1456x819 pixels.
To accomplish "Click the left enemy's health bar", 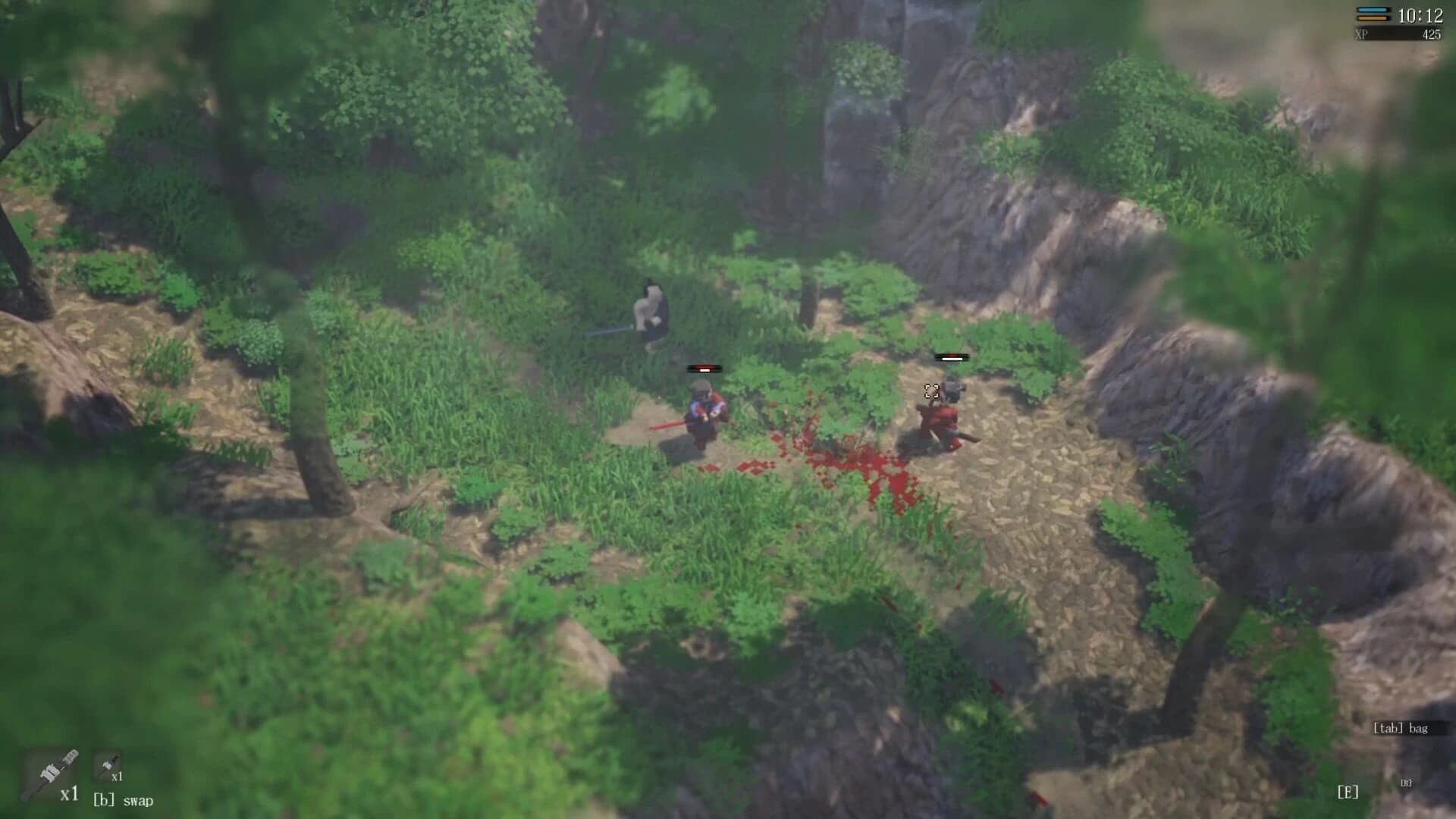I will pyautogui.click(x=704, y=369).
